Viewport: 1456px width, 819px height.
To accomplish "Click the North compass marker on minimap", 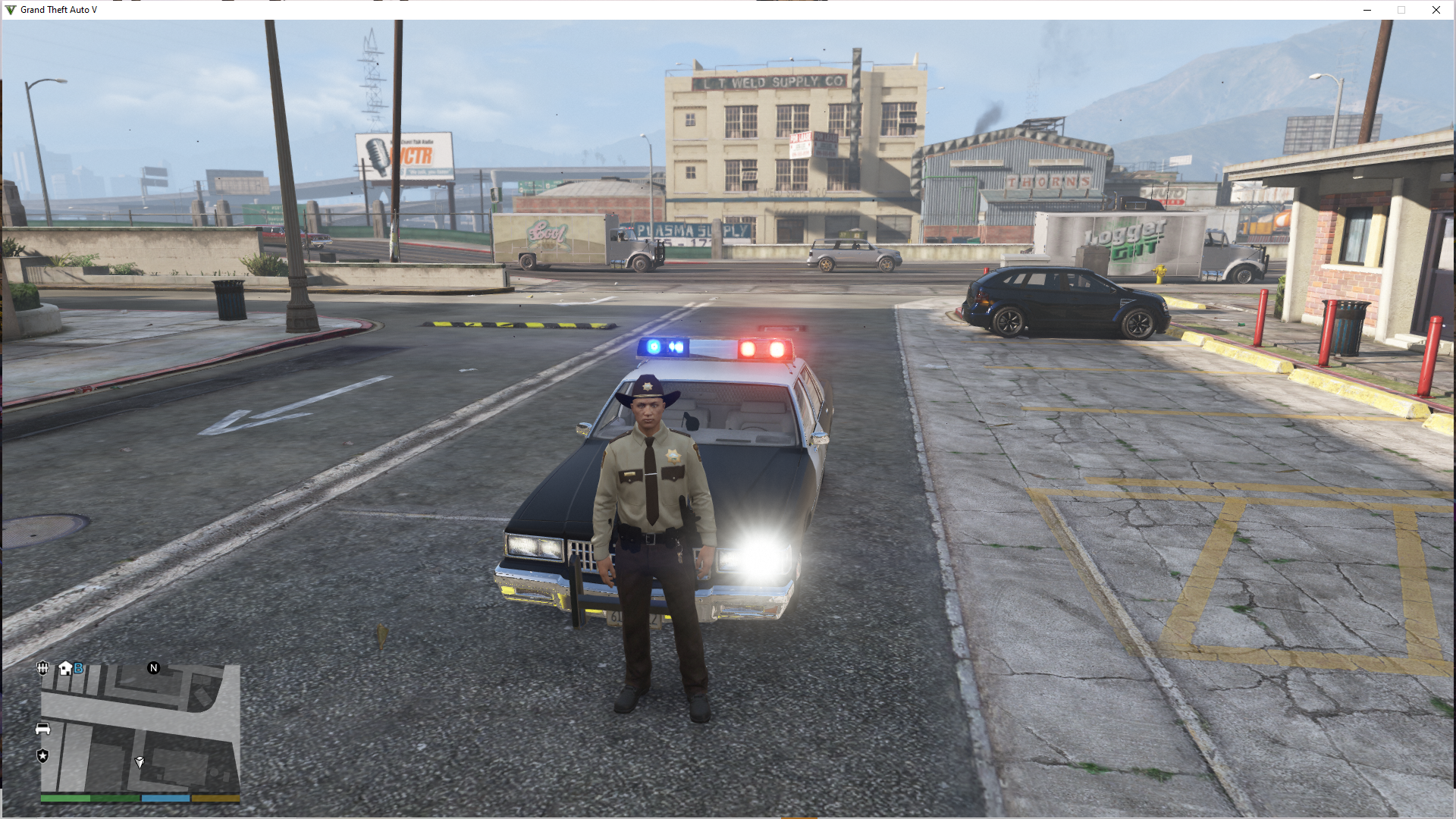I will [x=154, y=668].
